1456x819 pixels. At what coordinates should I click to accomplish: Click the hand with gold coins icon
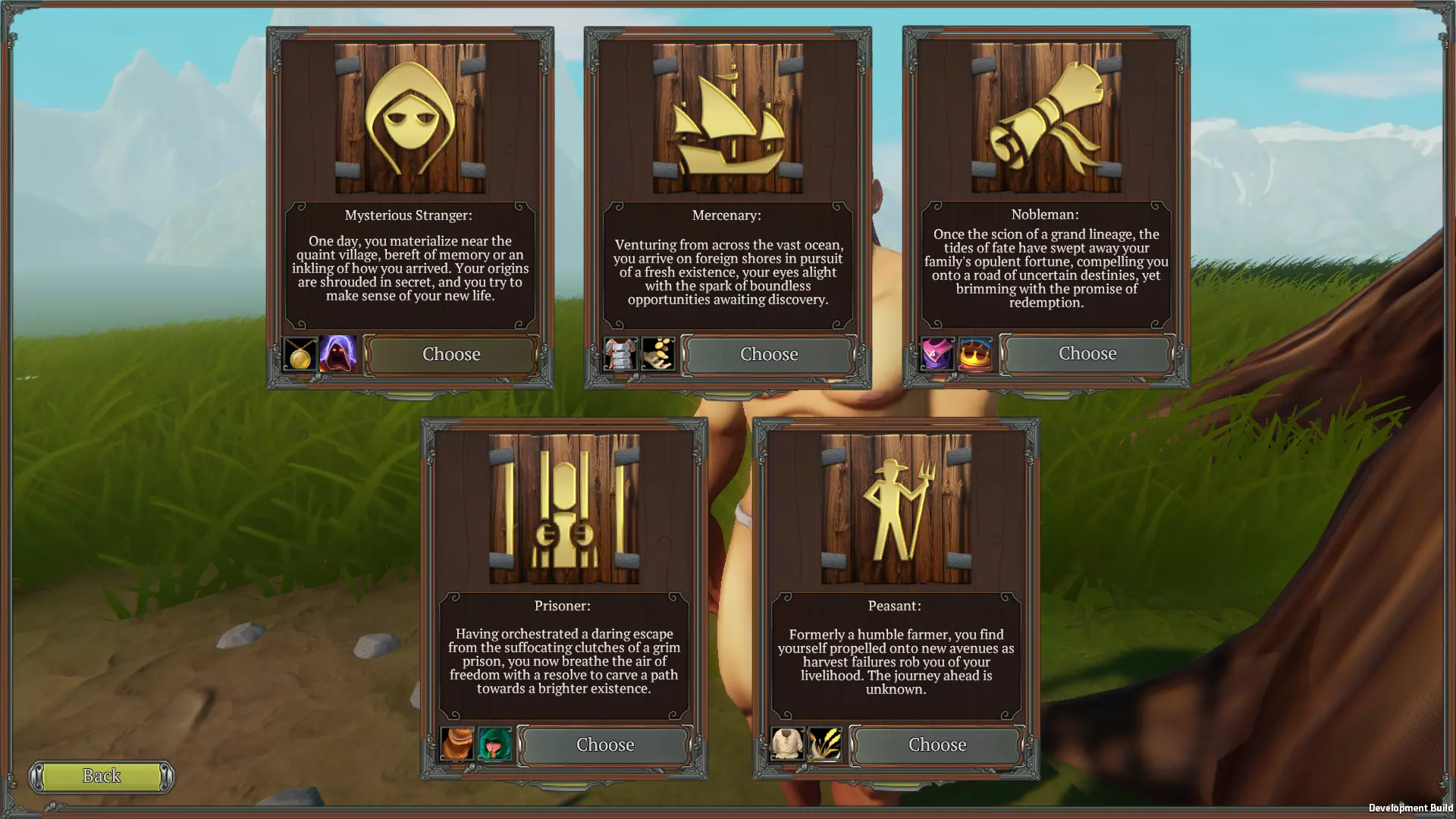pyautogui.click(x=657, y=354)
